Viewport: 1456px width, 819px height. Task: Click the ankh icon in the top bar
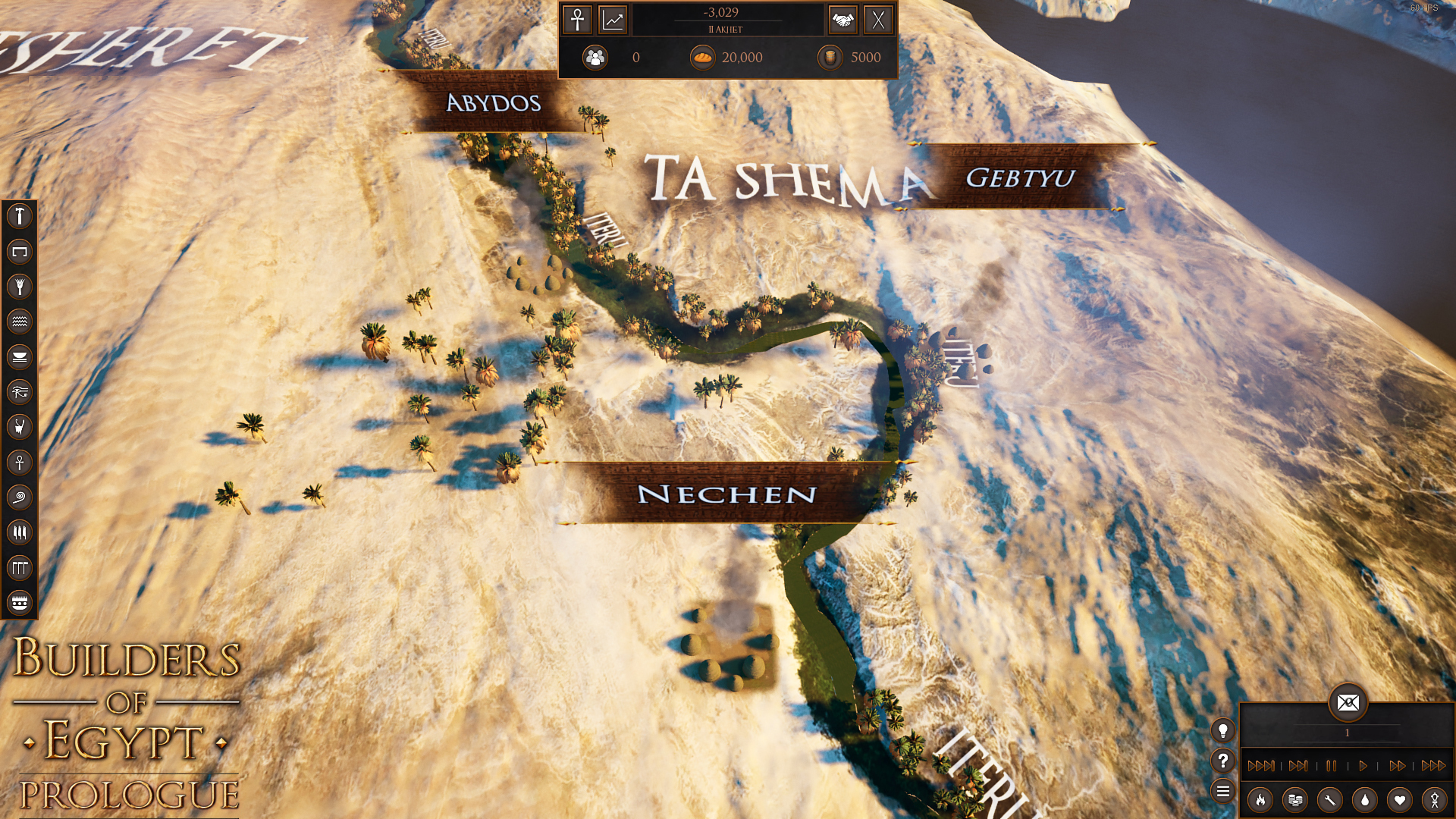pyautogui.click(x=576, y=20)
